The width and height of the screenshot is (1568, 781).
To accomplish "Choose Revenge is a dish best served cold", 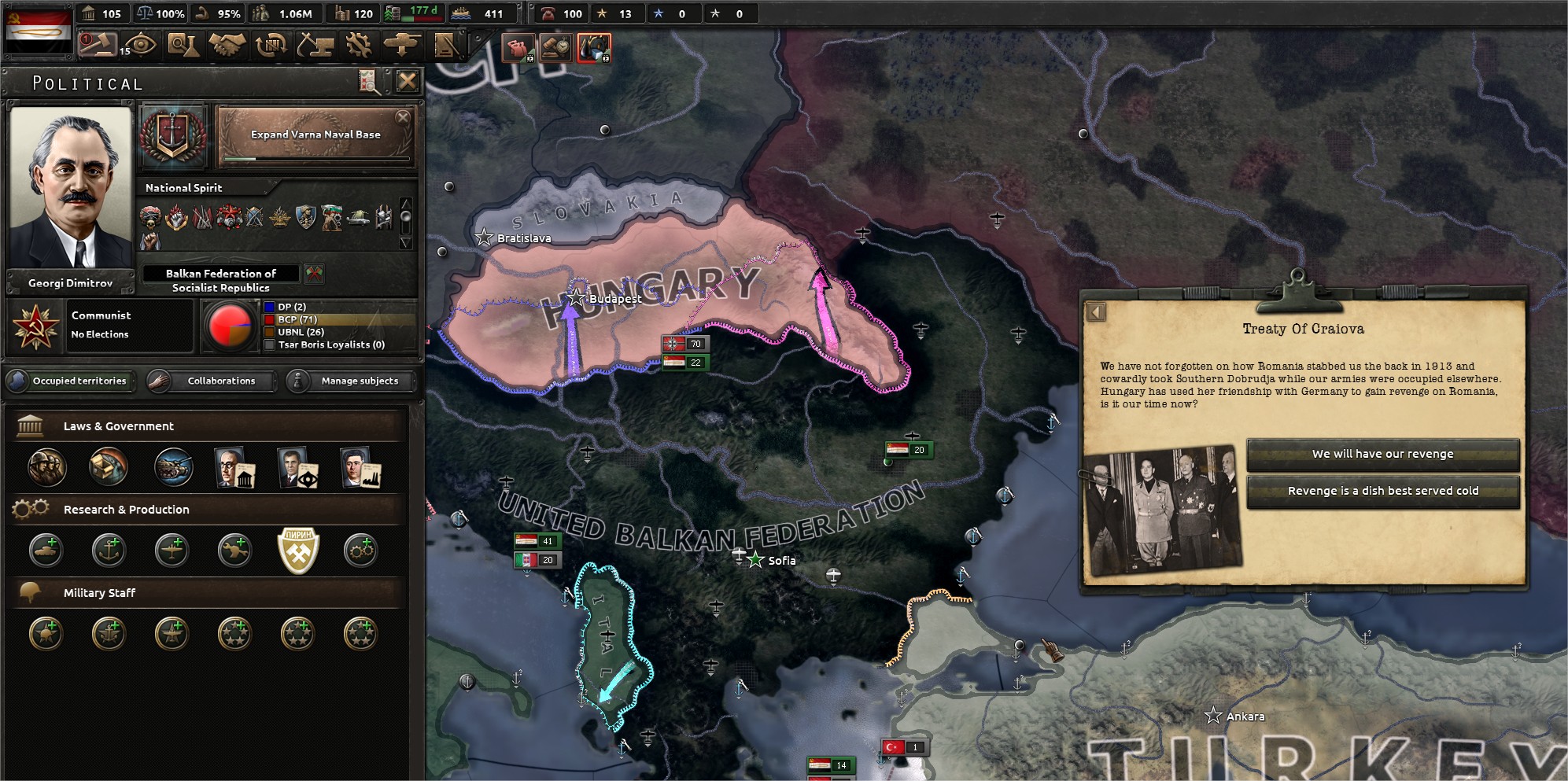I will (x=1383, y=490).
